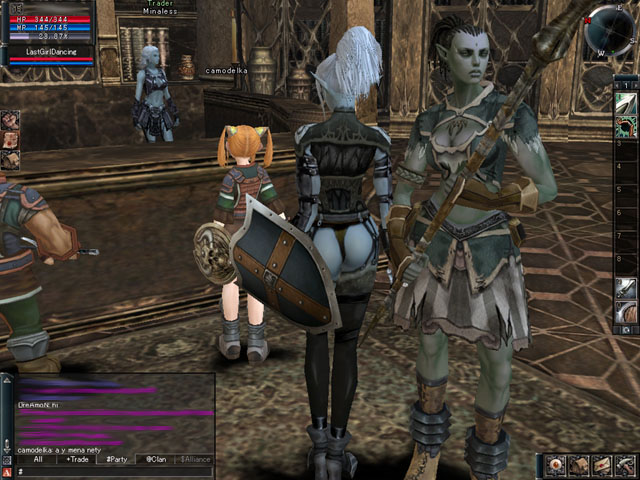This screenshot has height=480, width=640.
Task: Click the red A button beside chat
Action: pyautogui.click(x=7, y=471)
